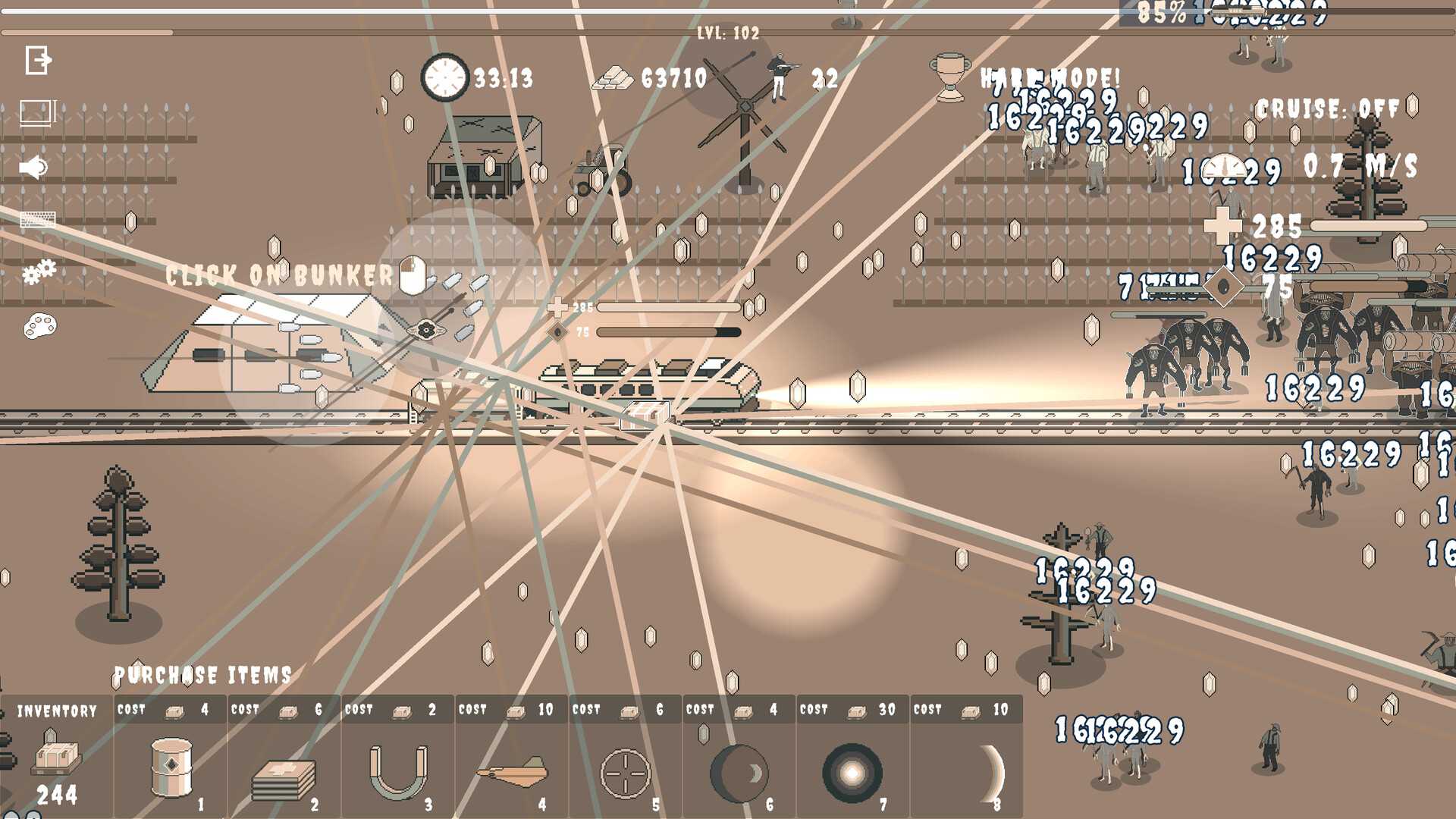1456x819 pixels.
Task: Open the keyboard controls icon
Action: 38,220
